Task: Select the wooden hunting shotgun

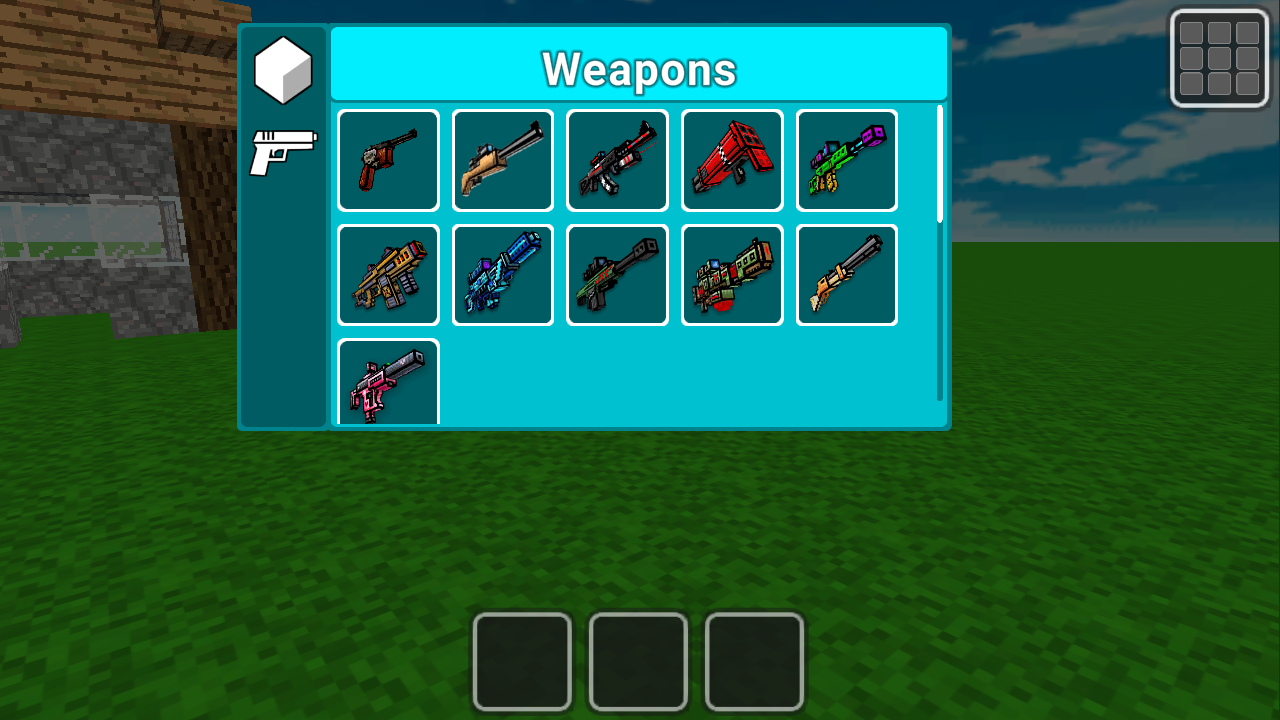Action: tap(502, 160)
